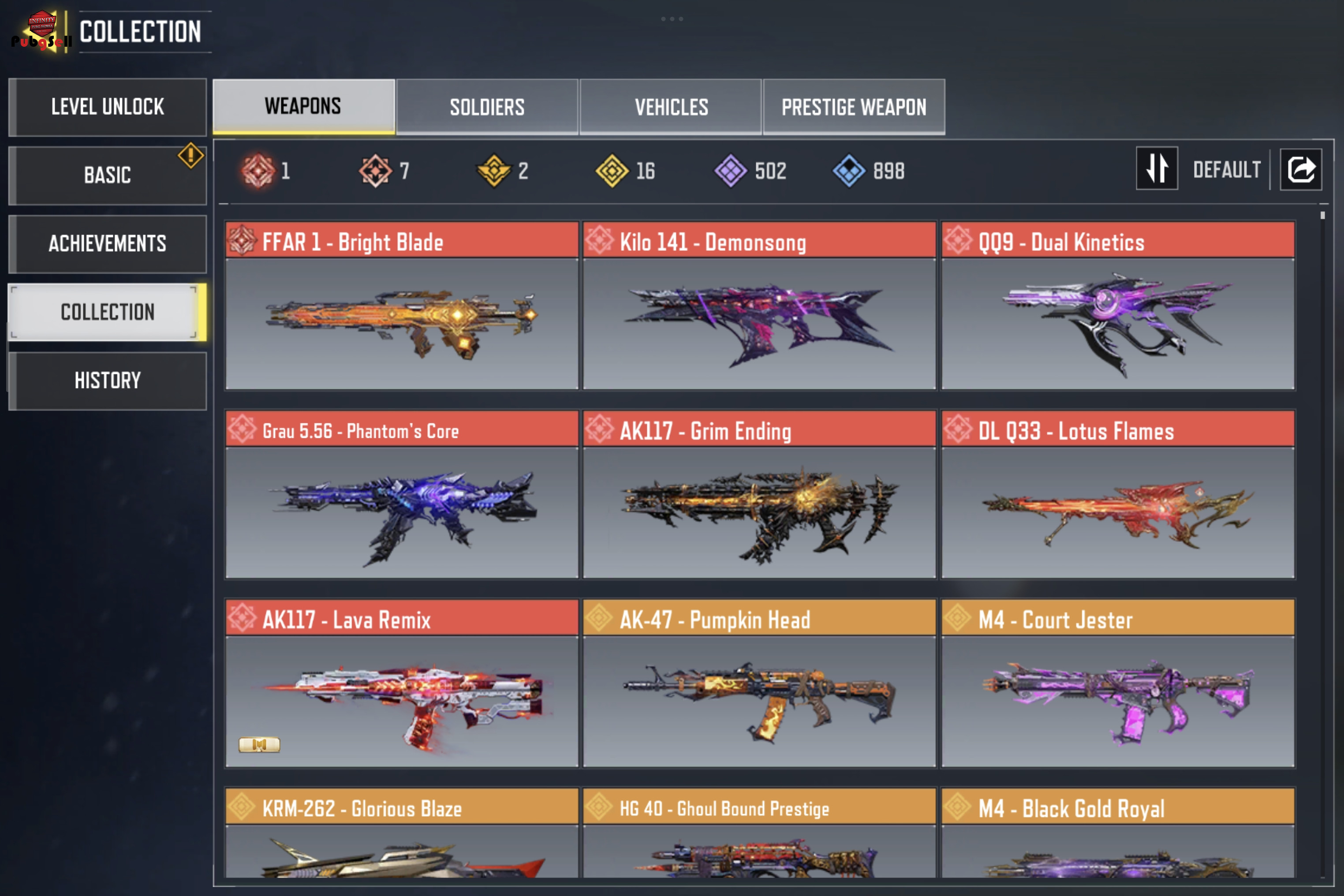Select the AK117 - Lava Remix weapon

pyautogui.click(x=402, y=683)
